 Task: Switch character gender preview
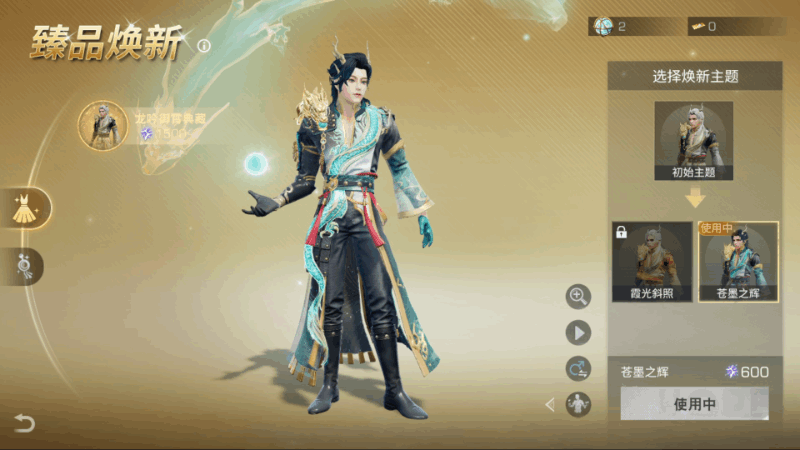coord(578,368)
